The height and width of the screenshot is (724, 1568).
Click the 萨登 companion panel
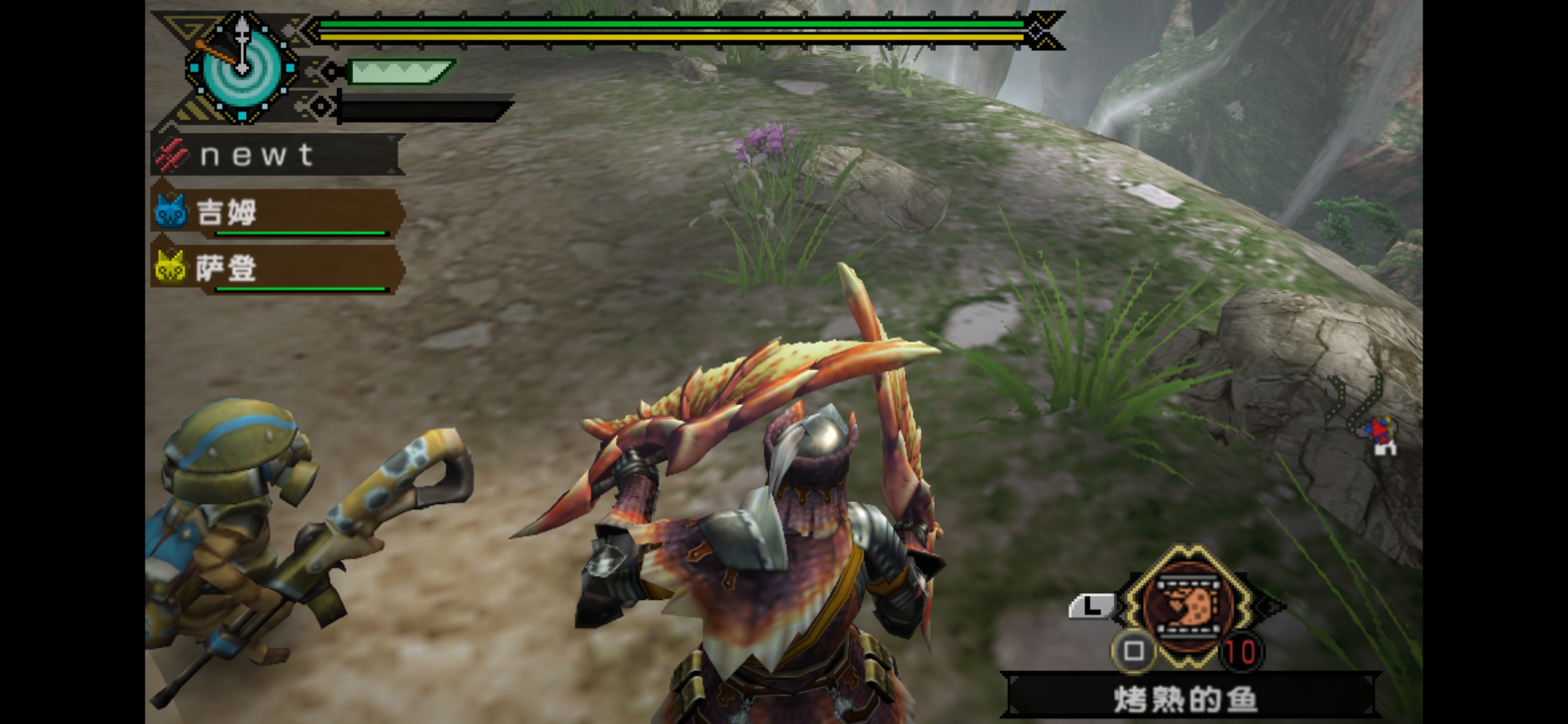[x=277, y=269]
